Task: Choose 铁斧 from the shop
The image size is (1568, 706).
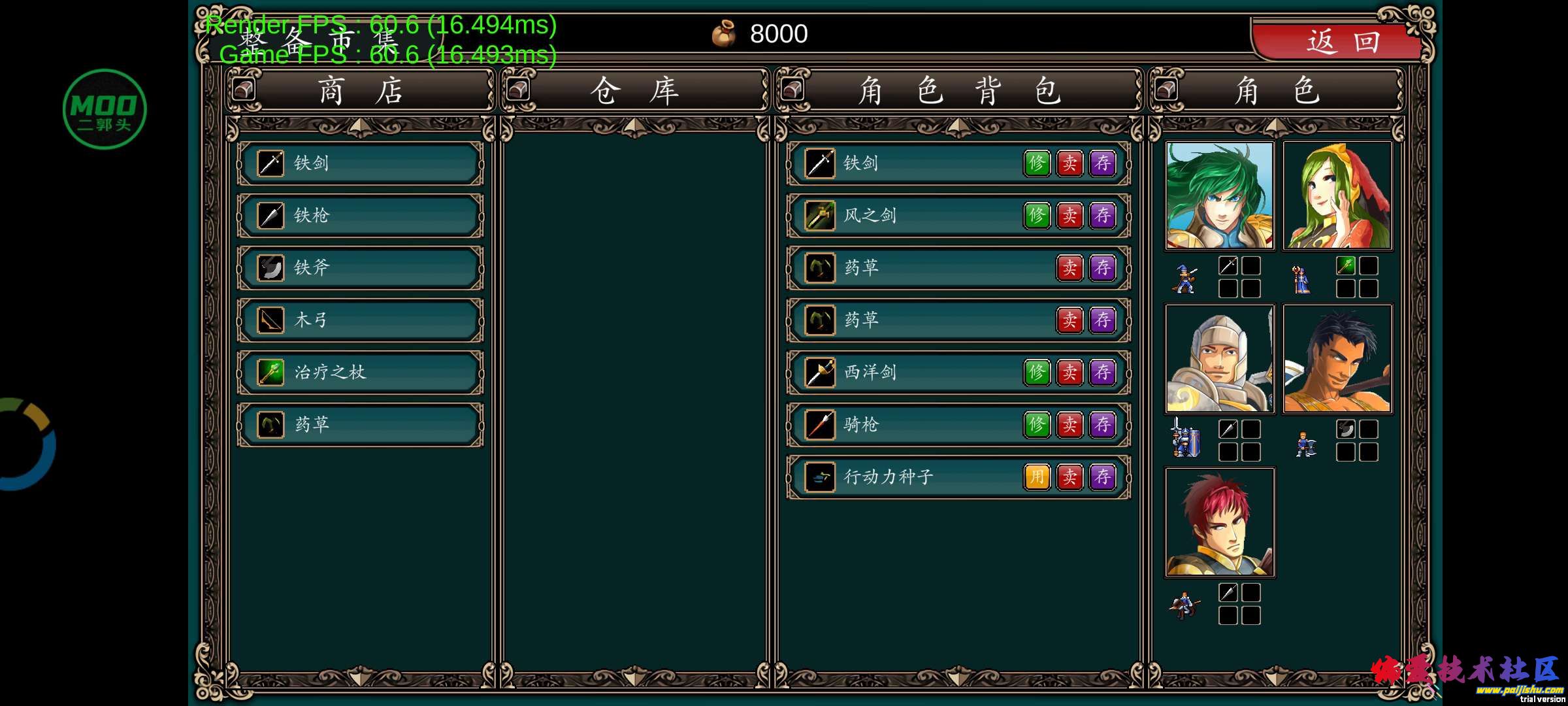Action: [361, 268]
